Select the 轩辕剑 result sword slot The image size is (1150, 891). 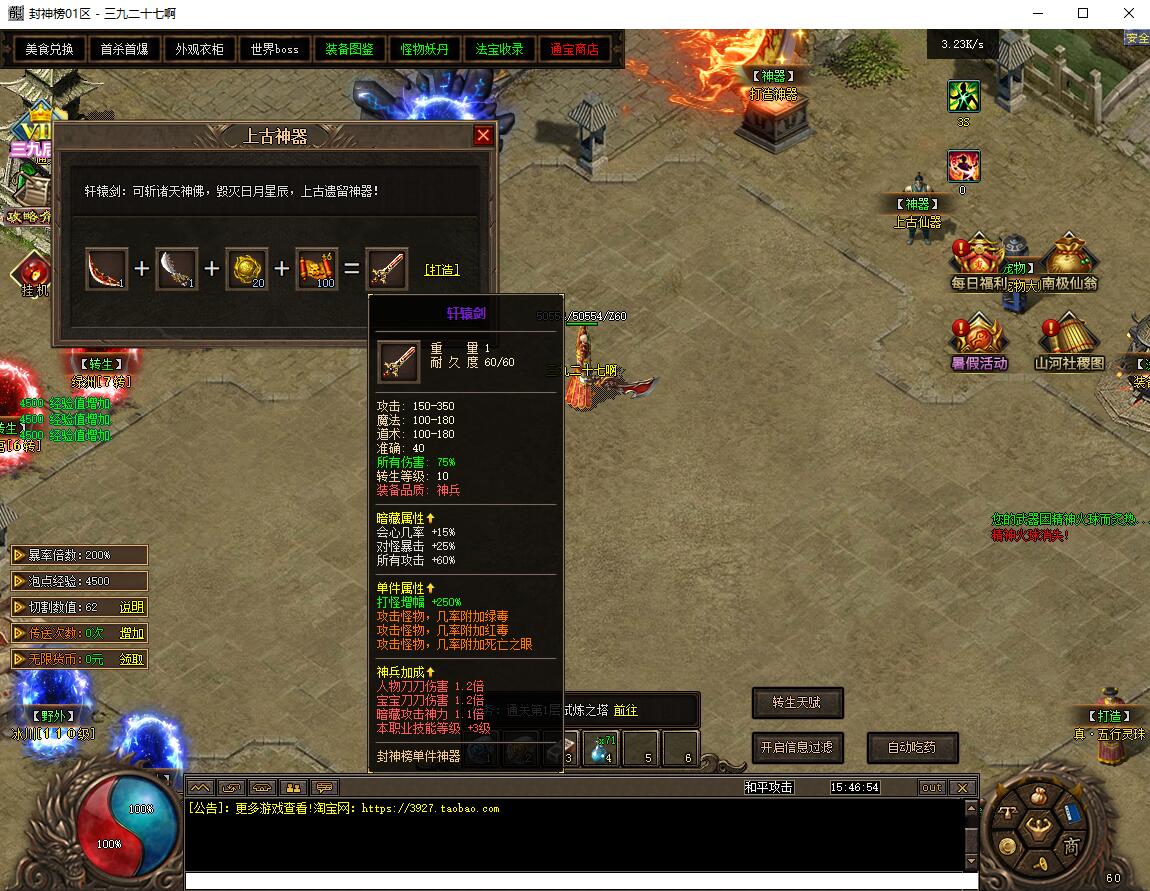click(387, 269)
